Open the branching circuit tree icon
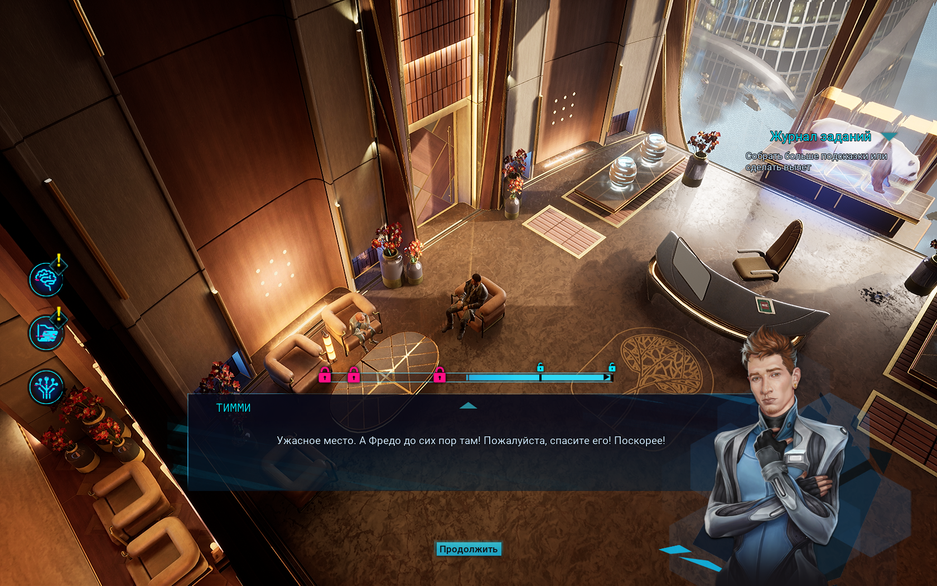Image resolution: width=937 pixels, height=586 pixels. [45, 387]
